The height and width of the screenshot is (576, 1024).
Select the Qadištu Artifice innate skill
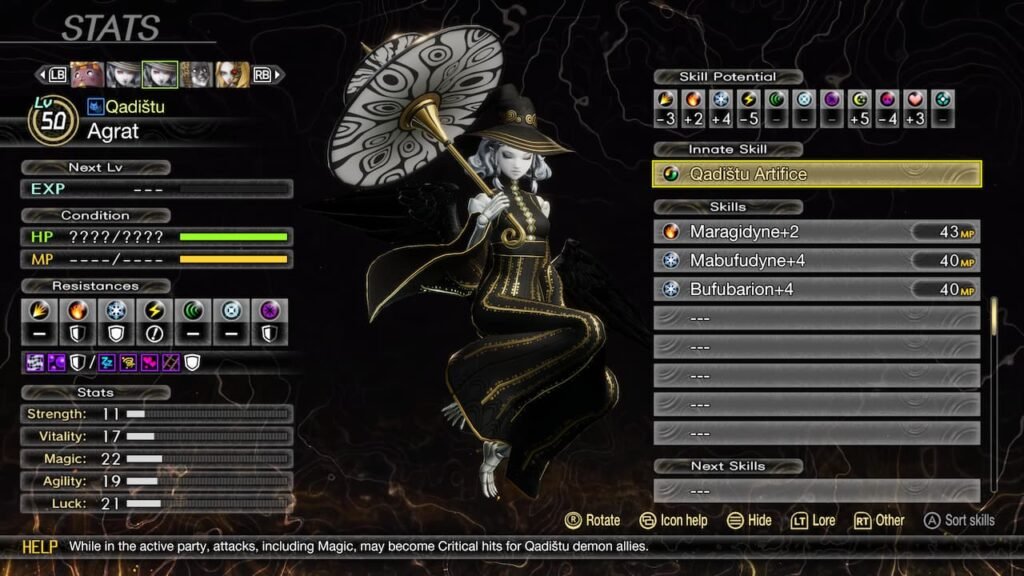click(x=816, y=174)
